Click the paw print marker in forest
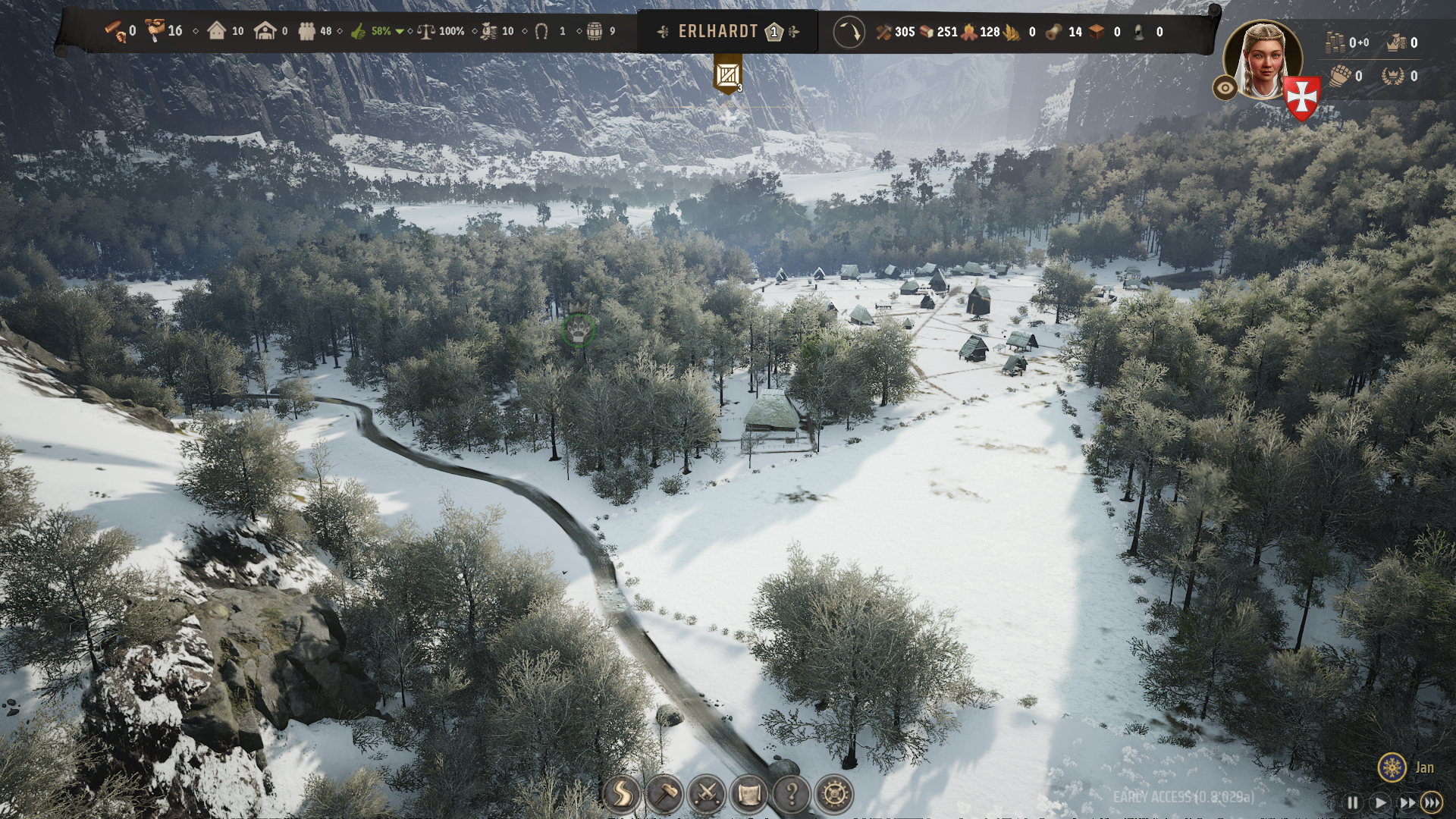The image size is (1456, 819). pos(579,330)
